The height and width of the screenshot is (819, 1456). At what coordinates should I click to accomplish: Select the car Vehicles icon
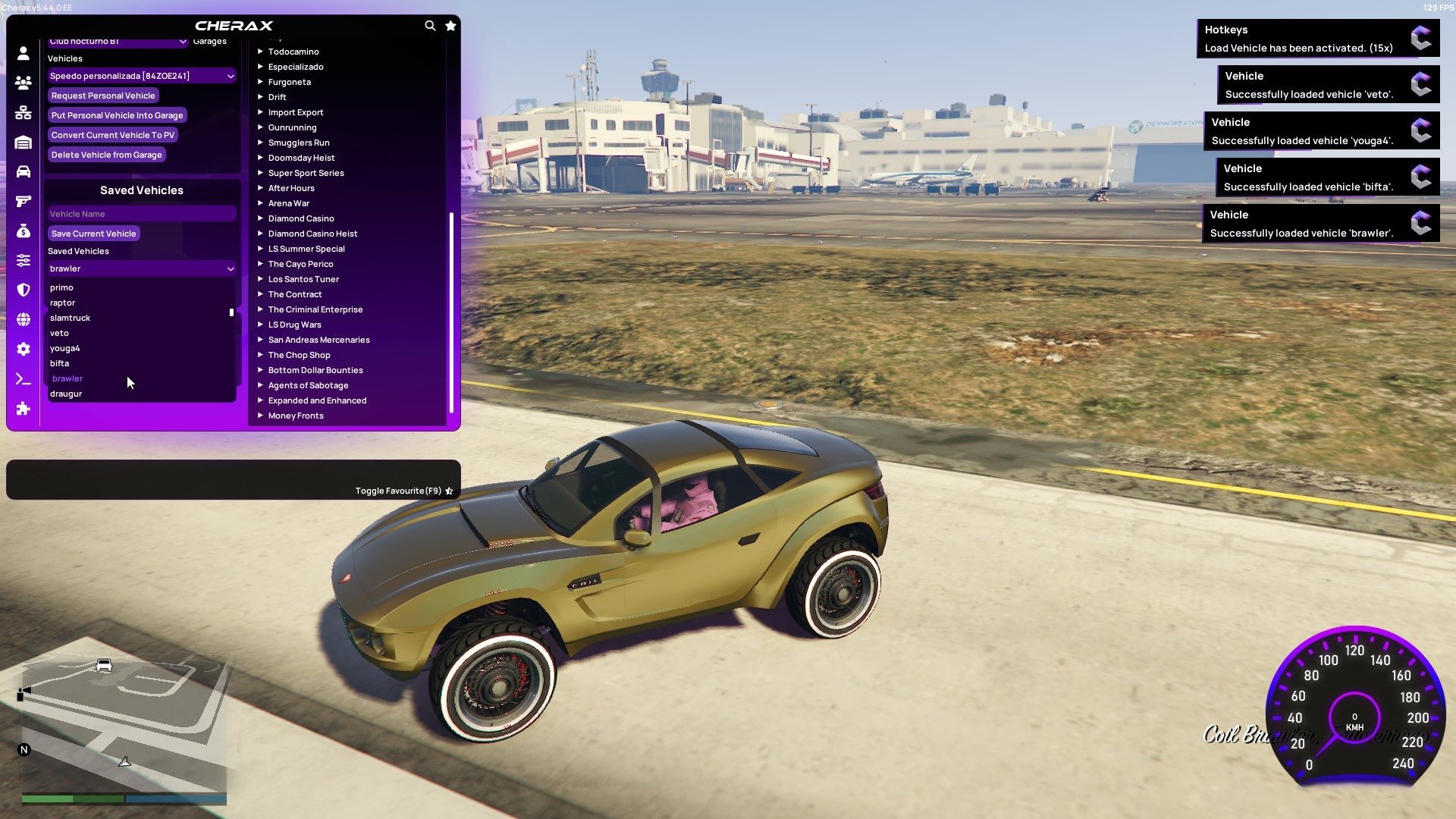coord(23,171)
